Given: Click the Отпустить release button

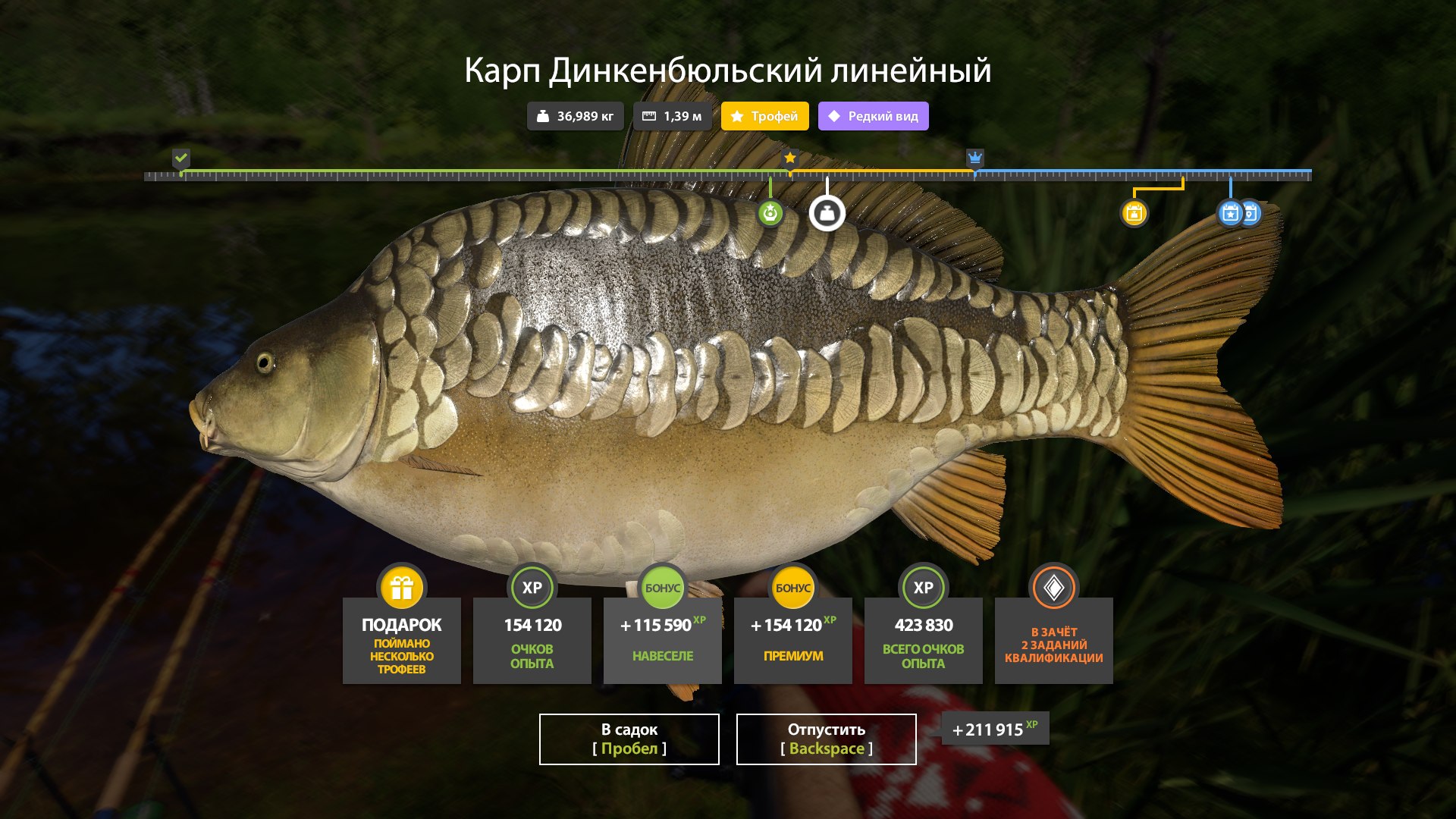Looking at the screenshot, I should (x=825, y=739).
